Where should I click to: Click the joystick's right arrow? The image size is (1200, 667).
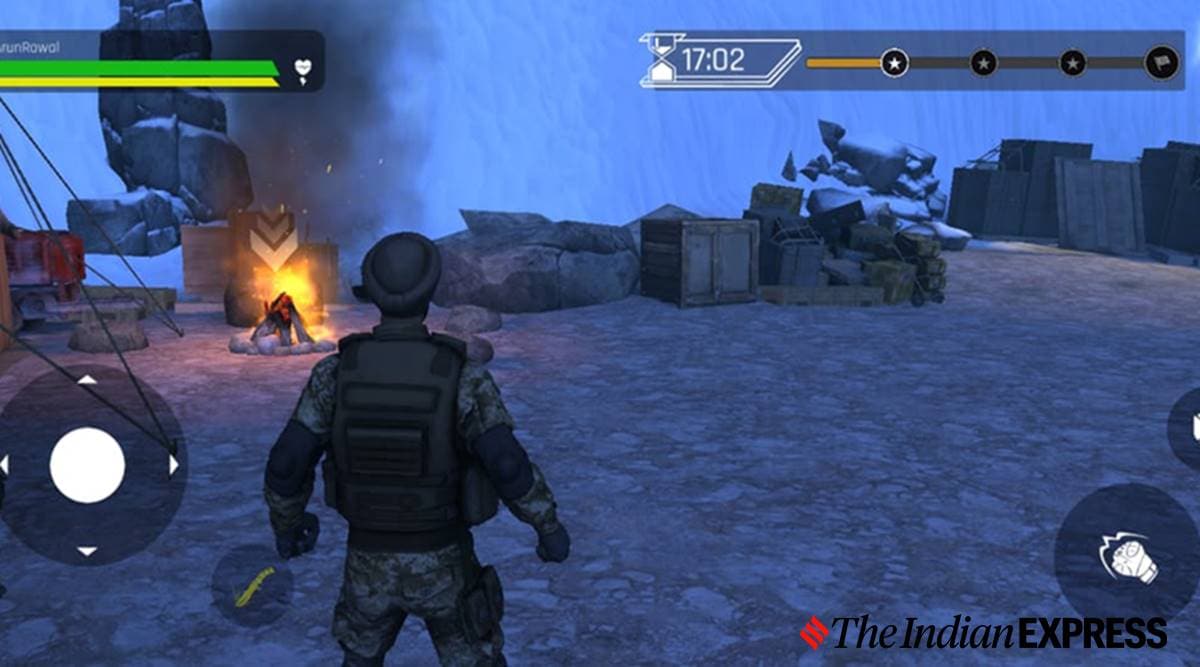pos(173,465)
